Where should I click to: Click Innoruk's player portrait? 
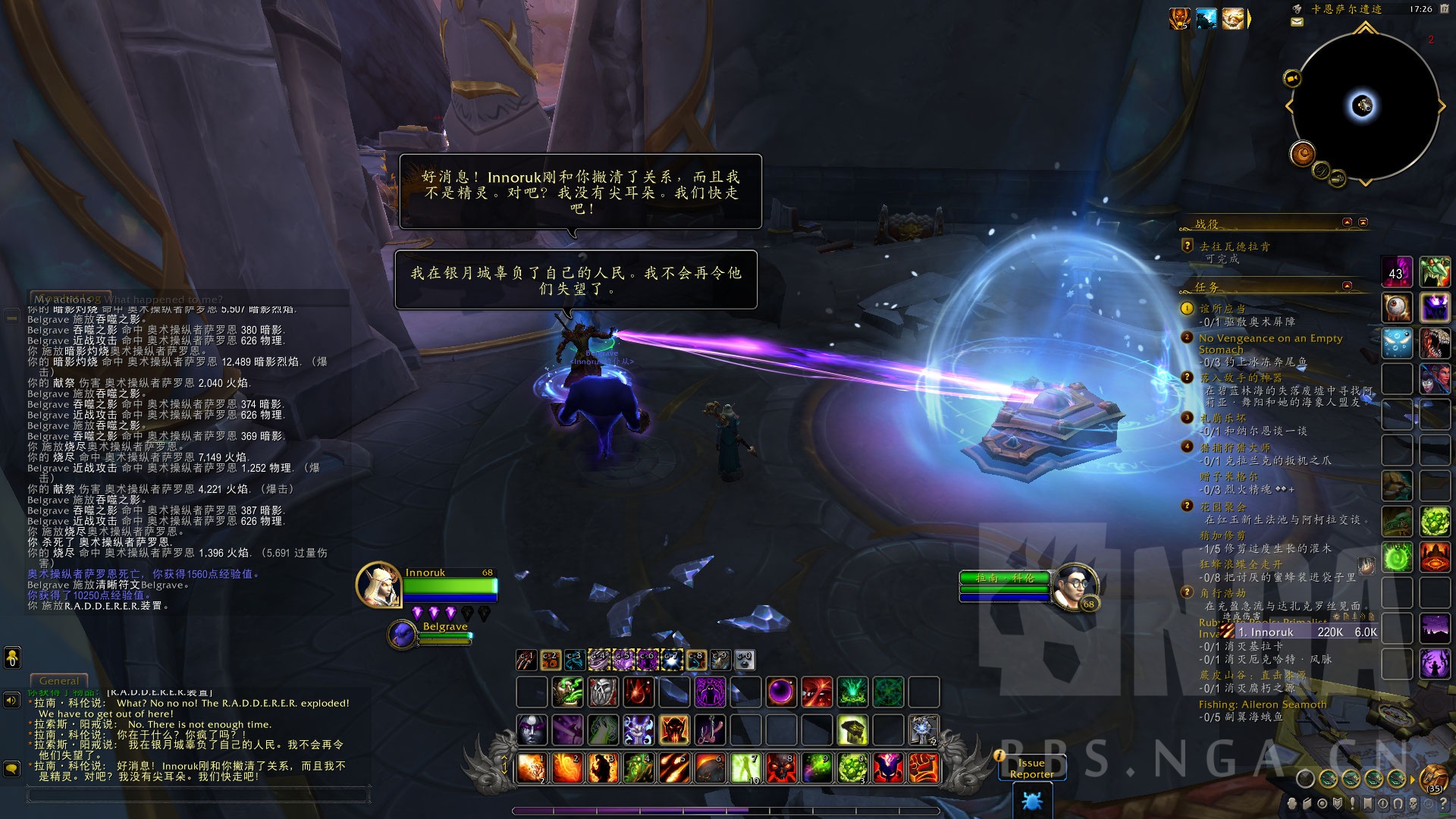(x=378, y=585)
